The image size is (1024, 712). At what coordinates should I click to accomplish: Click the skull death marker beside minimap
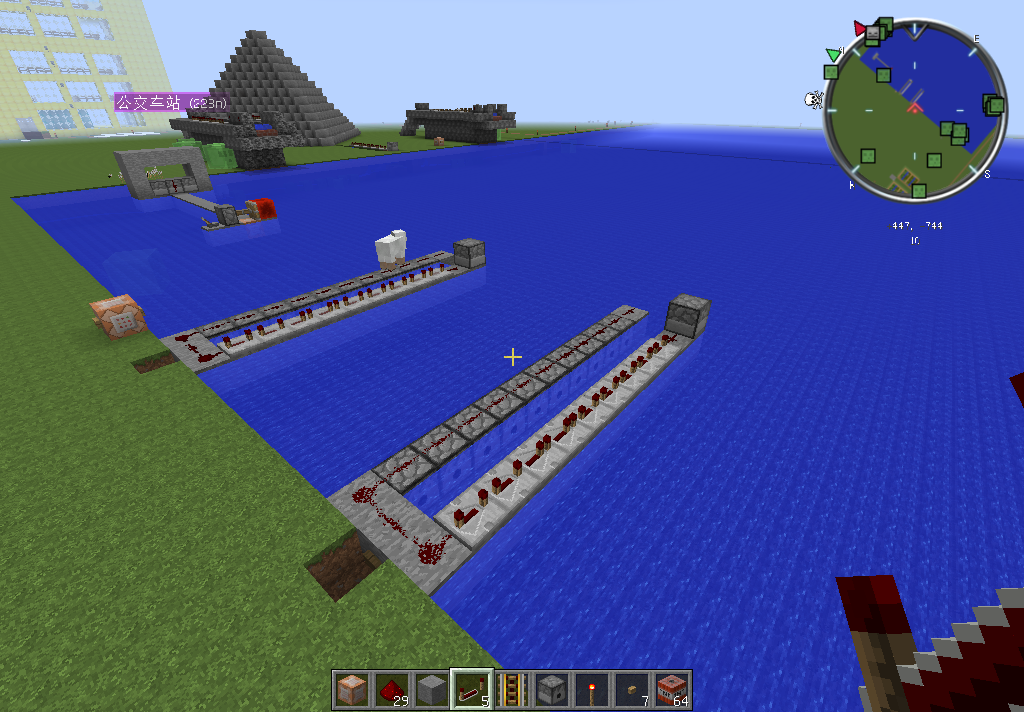[814, 99]
